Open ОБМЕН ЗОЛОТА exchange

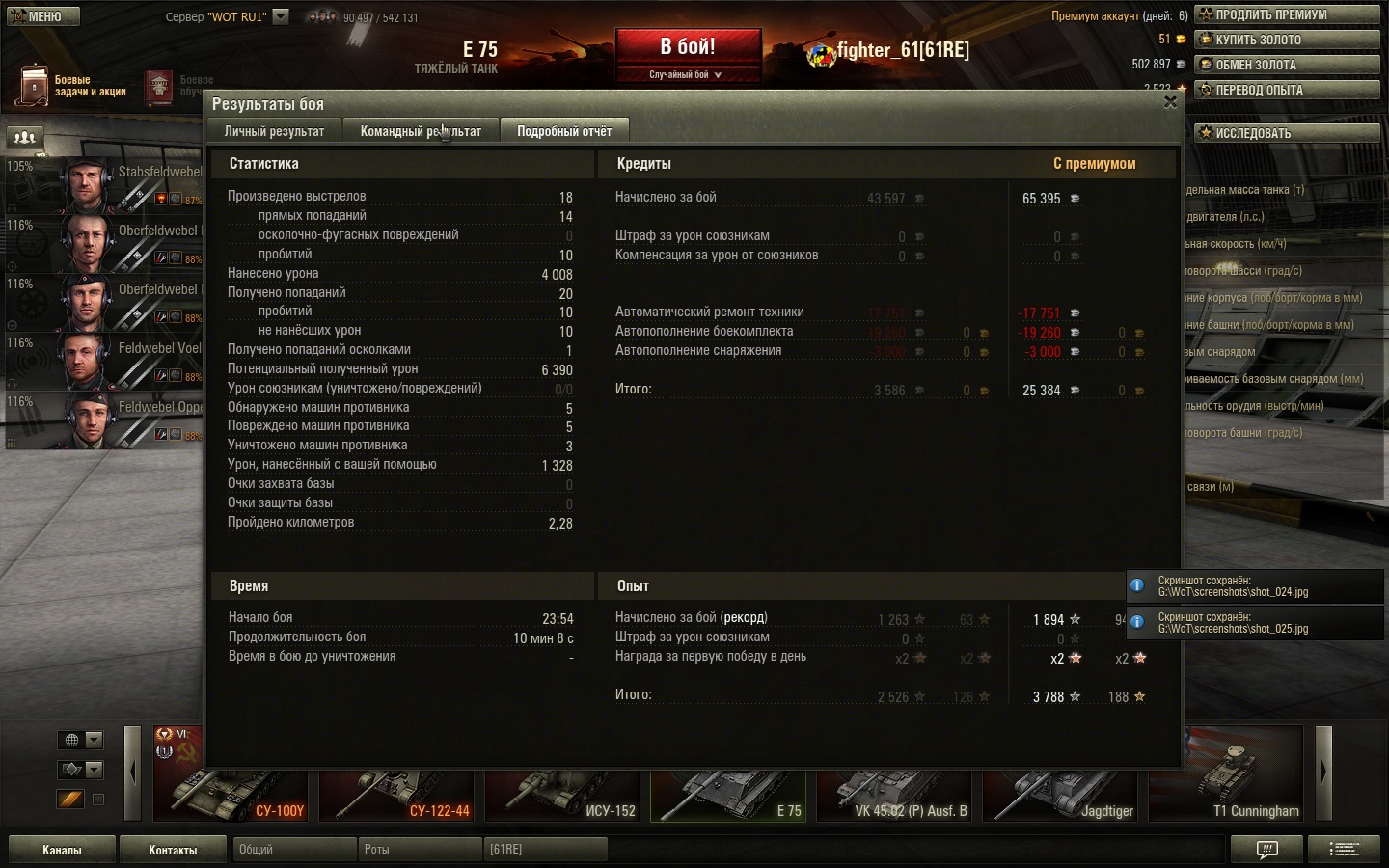tap(1287, 65)
